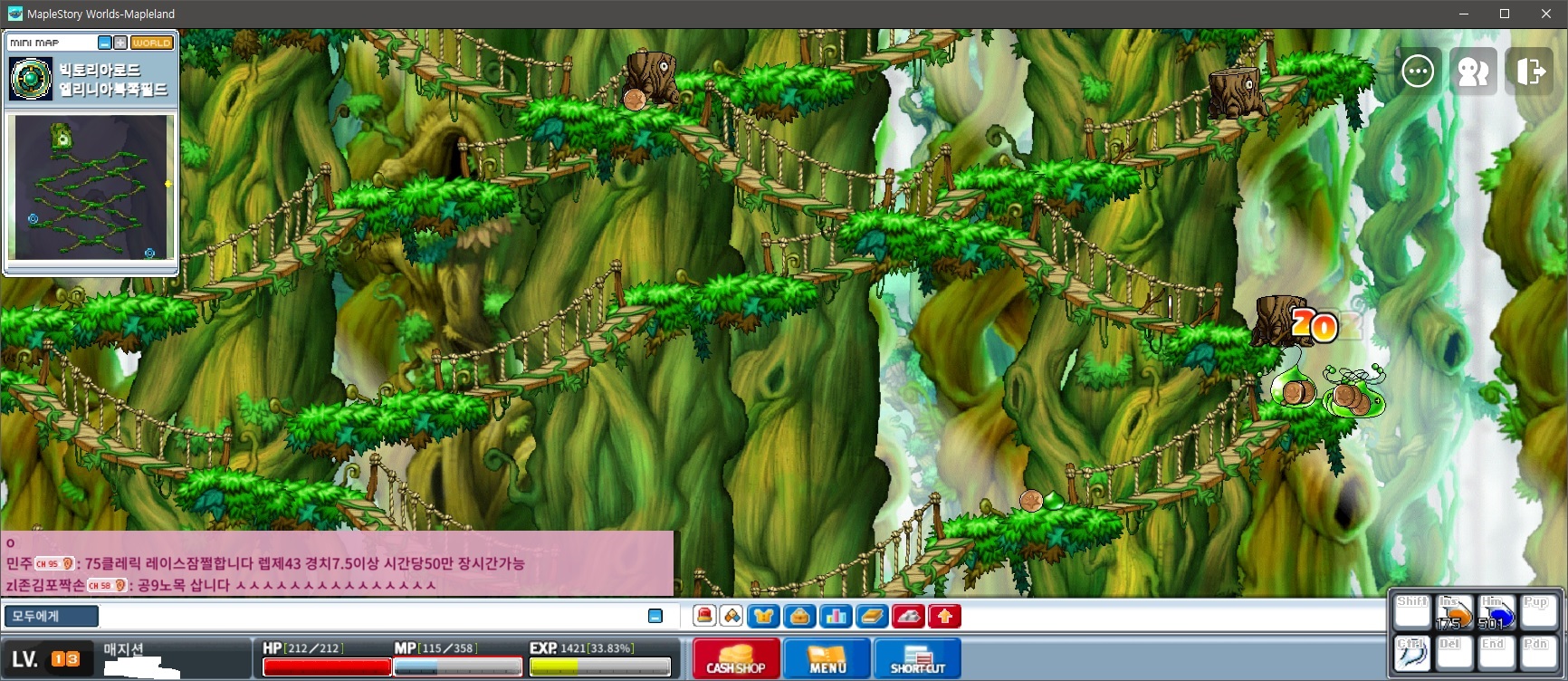The image size is (1568, 681).
Task: Click the WORLD map button
Action: (151, 43)
